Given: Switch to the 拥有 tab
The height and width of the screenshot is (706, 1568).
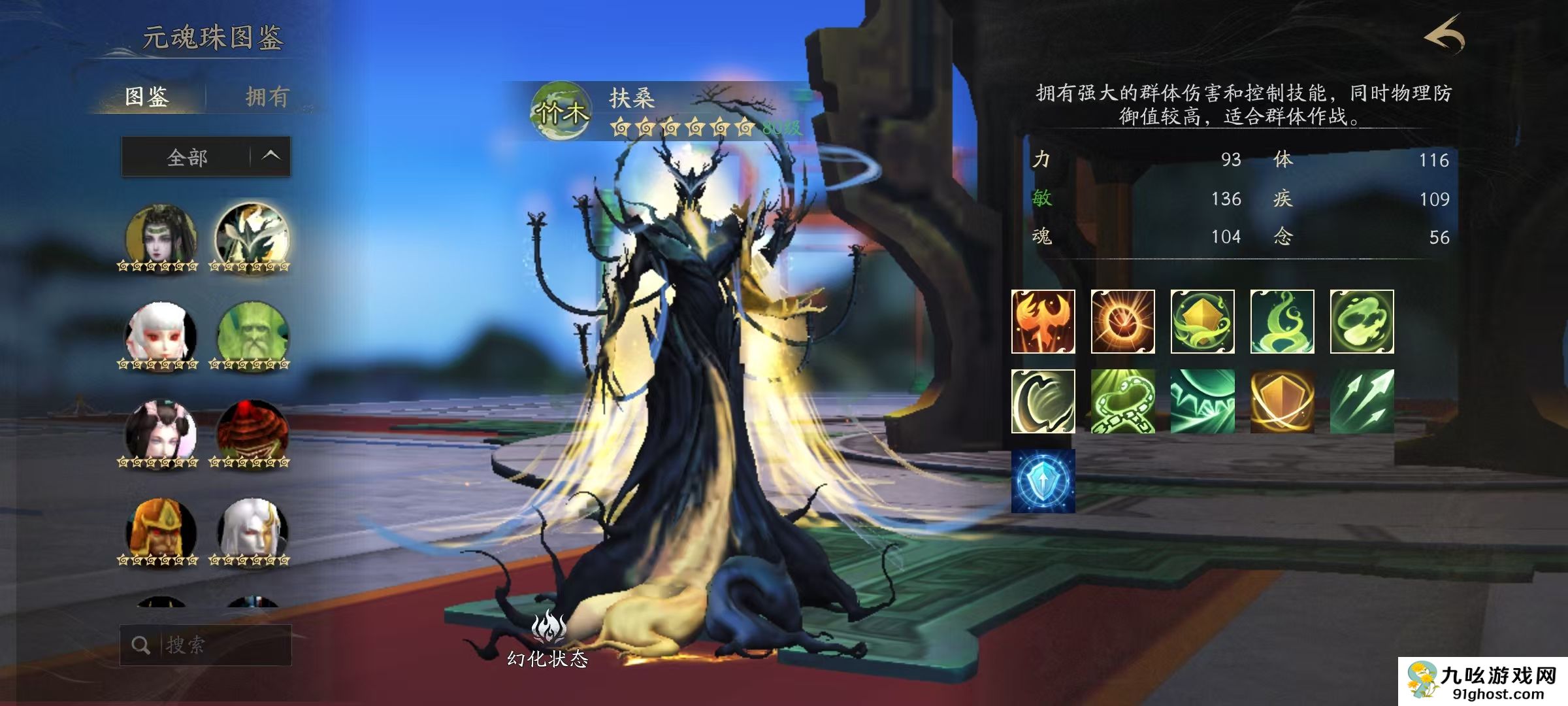Looking at the screenshot, I should tap(267, 97).
